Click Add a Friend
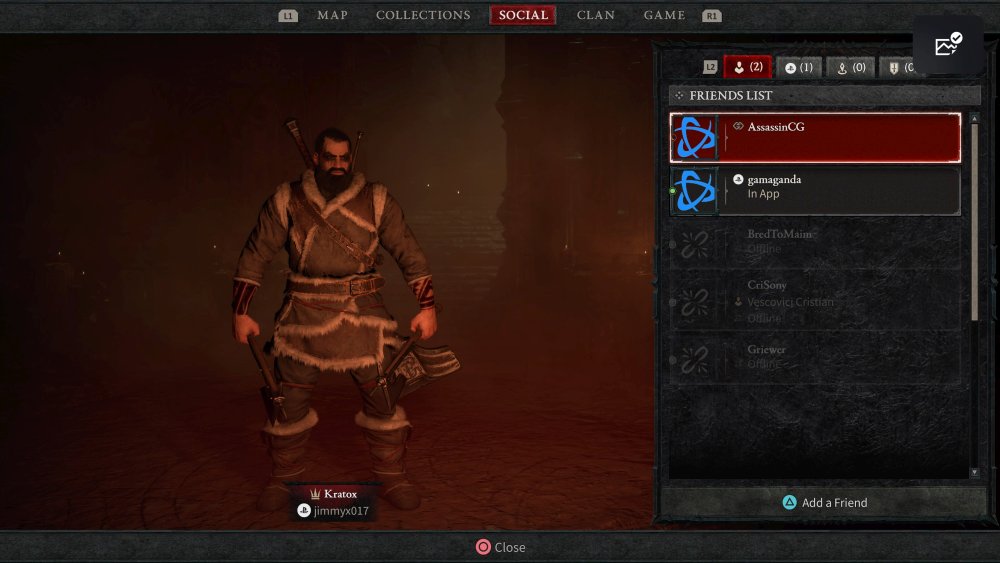The height and width of the screenshot is (563, 1000). pos(824,503)
